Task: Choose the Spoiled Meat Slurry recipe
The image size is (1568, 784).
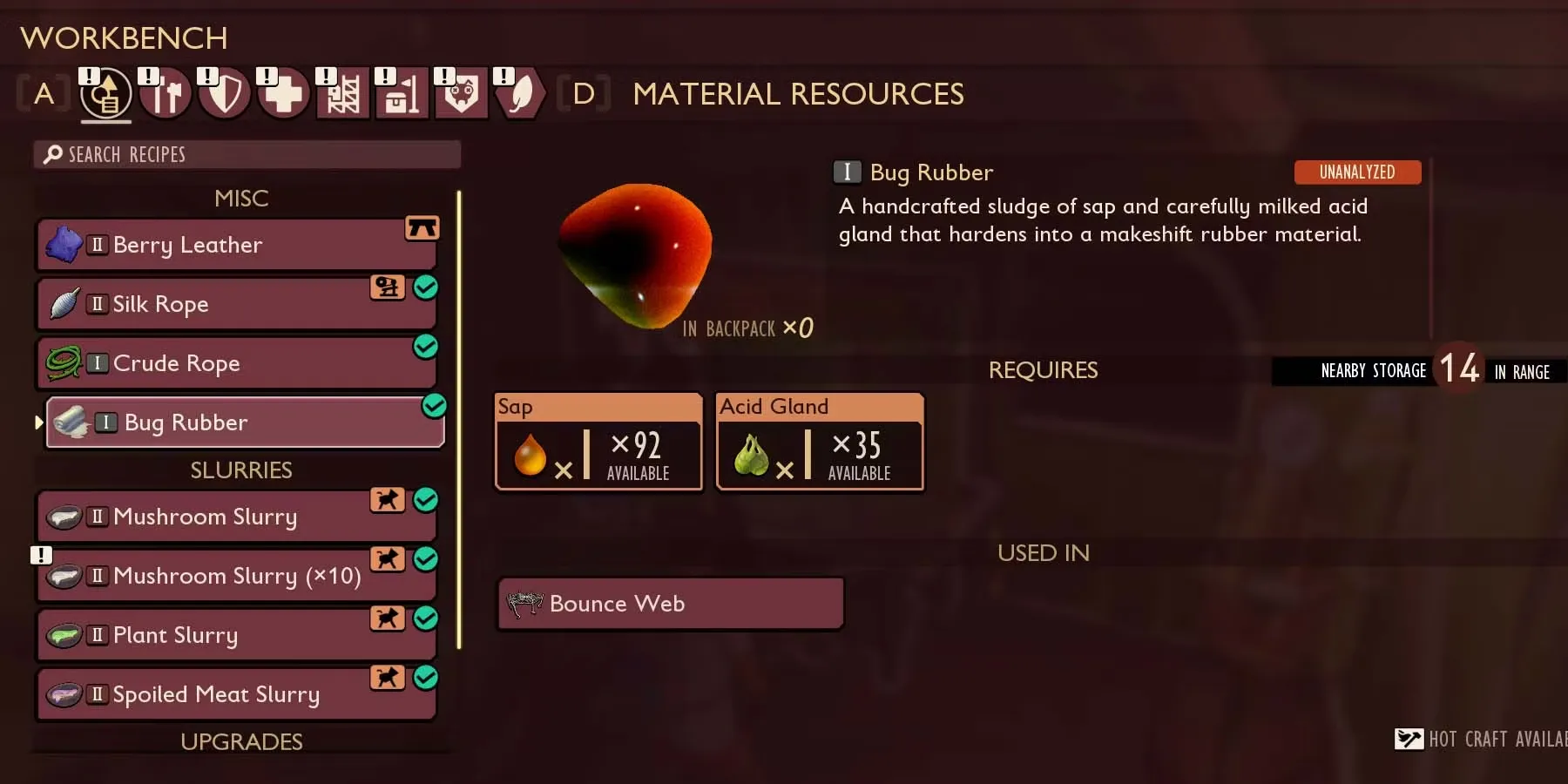Action: coord(235,695)
